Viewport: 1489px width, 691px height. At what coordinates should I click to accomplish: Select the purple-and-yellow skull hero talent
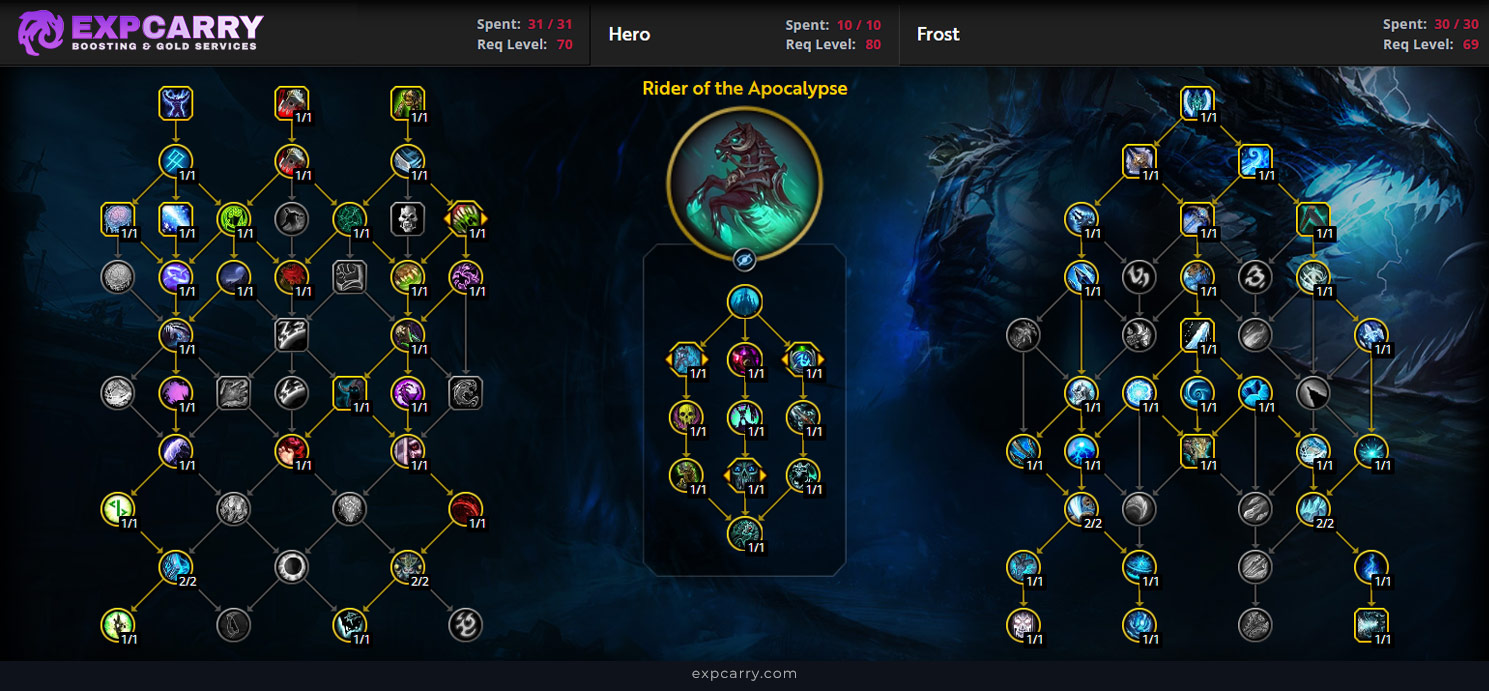[687, 417]
